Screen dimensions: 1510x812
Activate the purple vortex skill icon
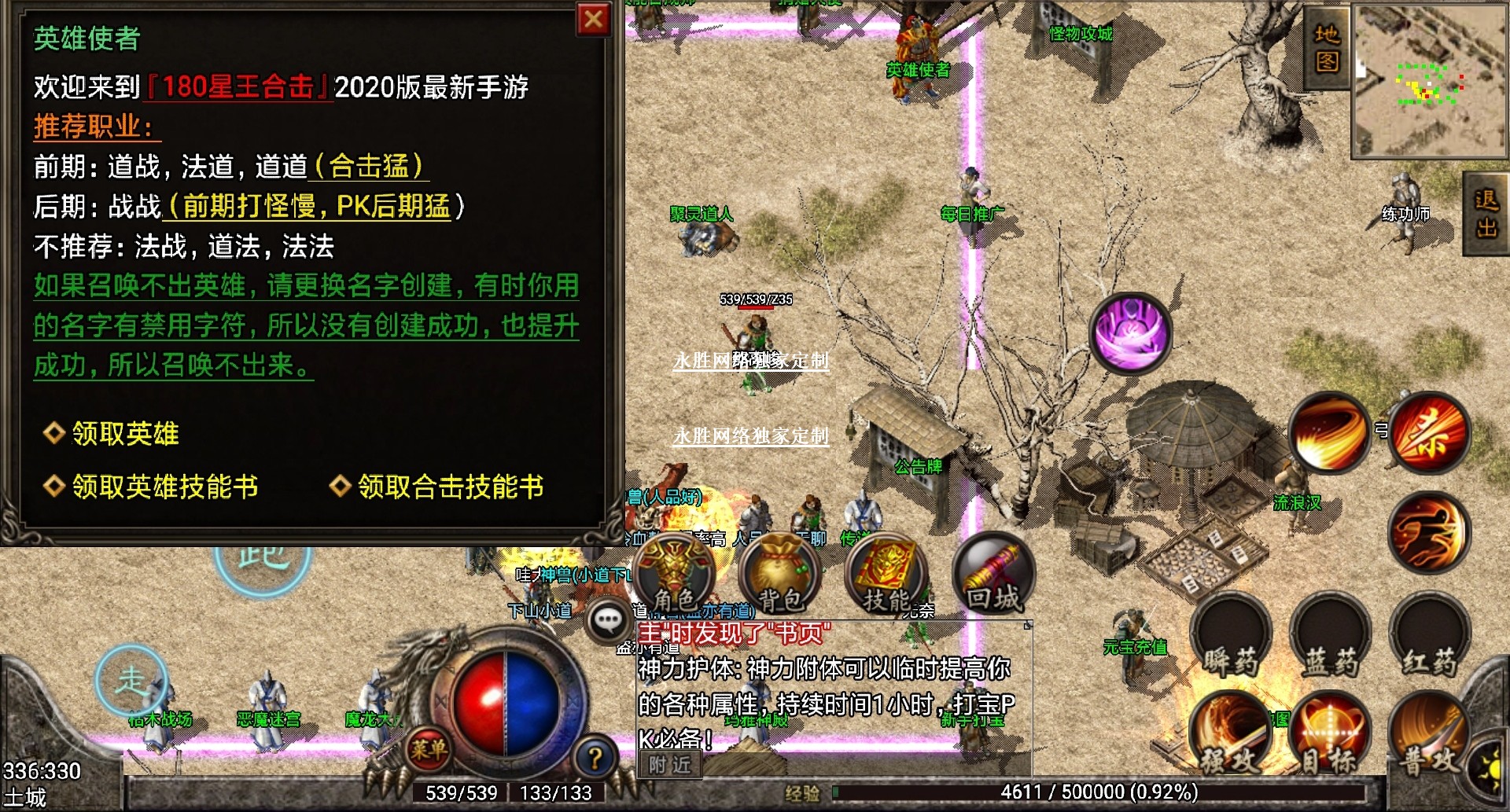tap(1130, 333)
